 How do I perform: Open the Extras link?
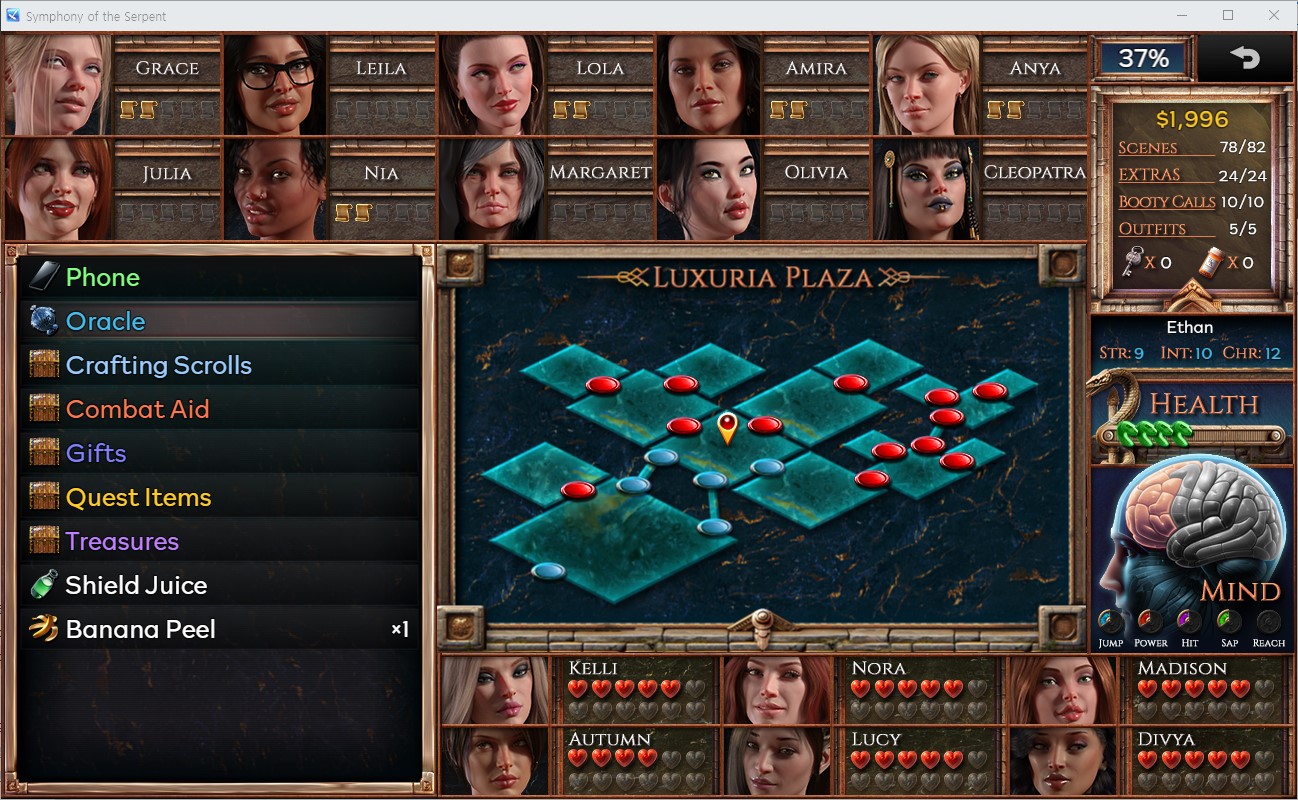[x=1149, y=175]
